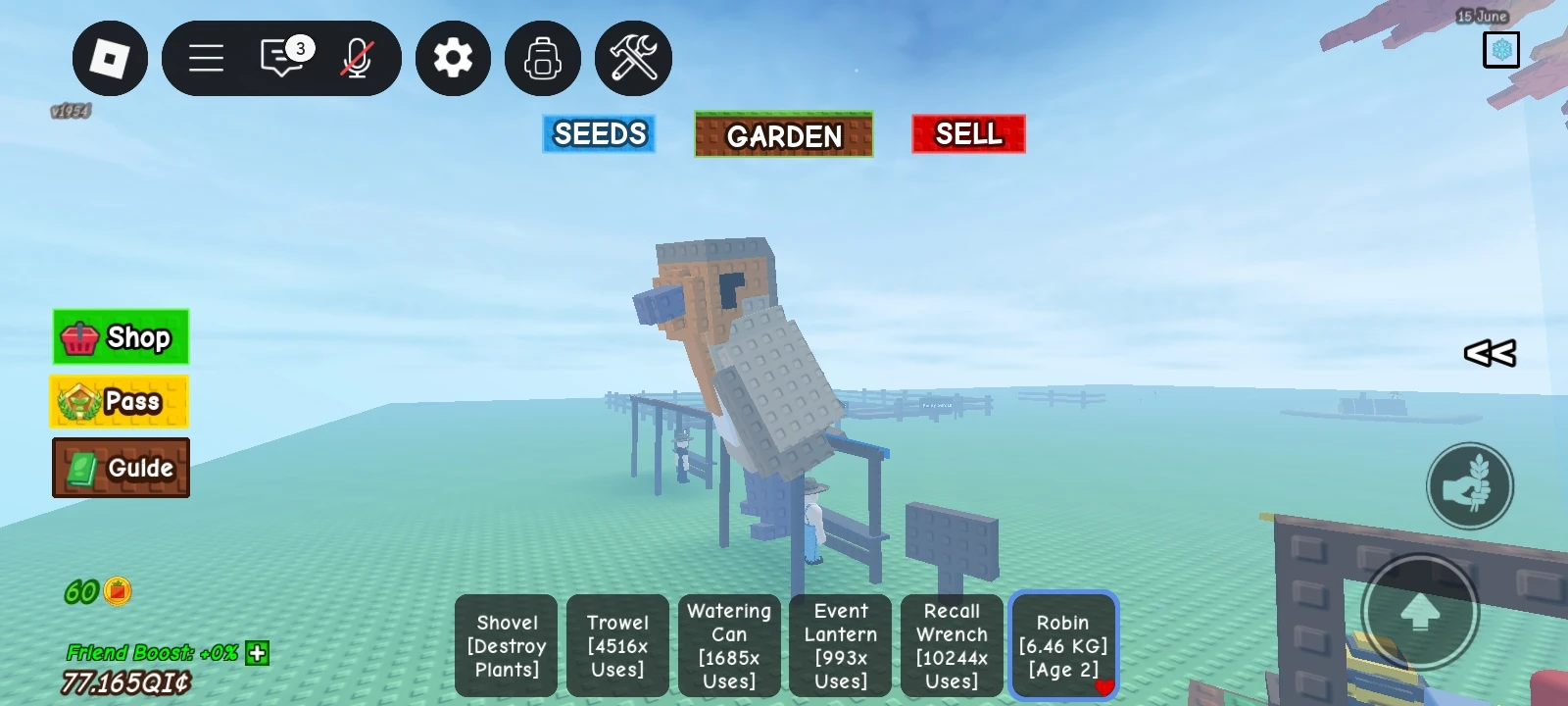The width and height of the screenshot is (1568, 706).
Task: Open the build tools hammer icon
Action: pos(633,58)
